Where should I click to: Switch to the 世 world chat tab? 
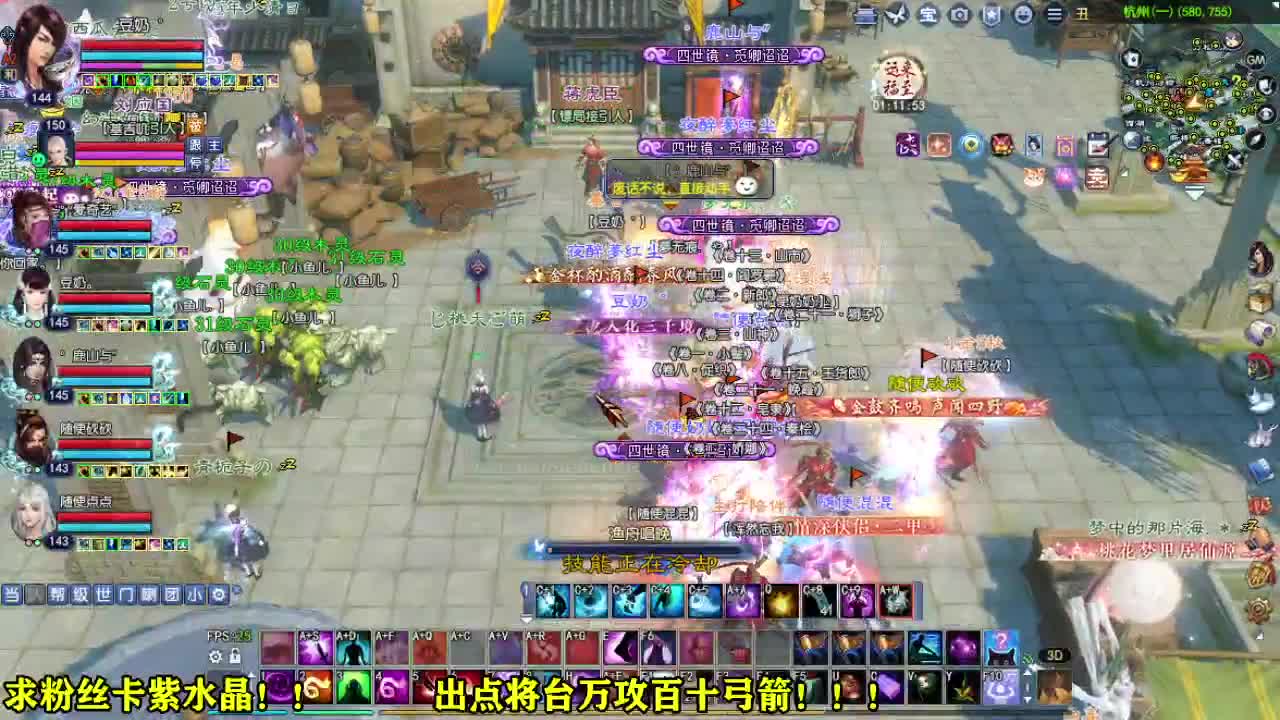tap(104, 594)
